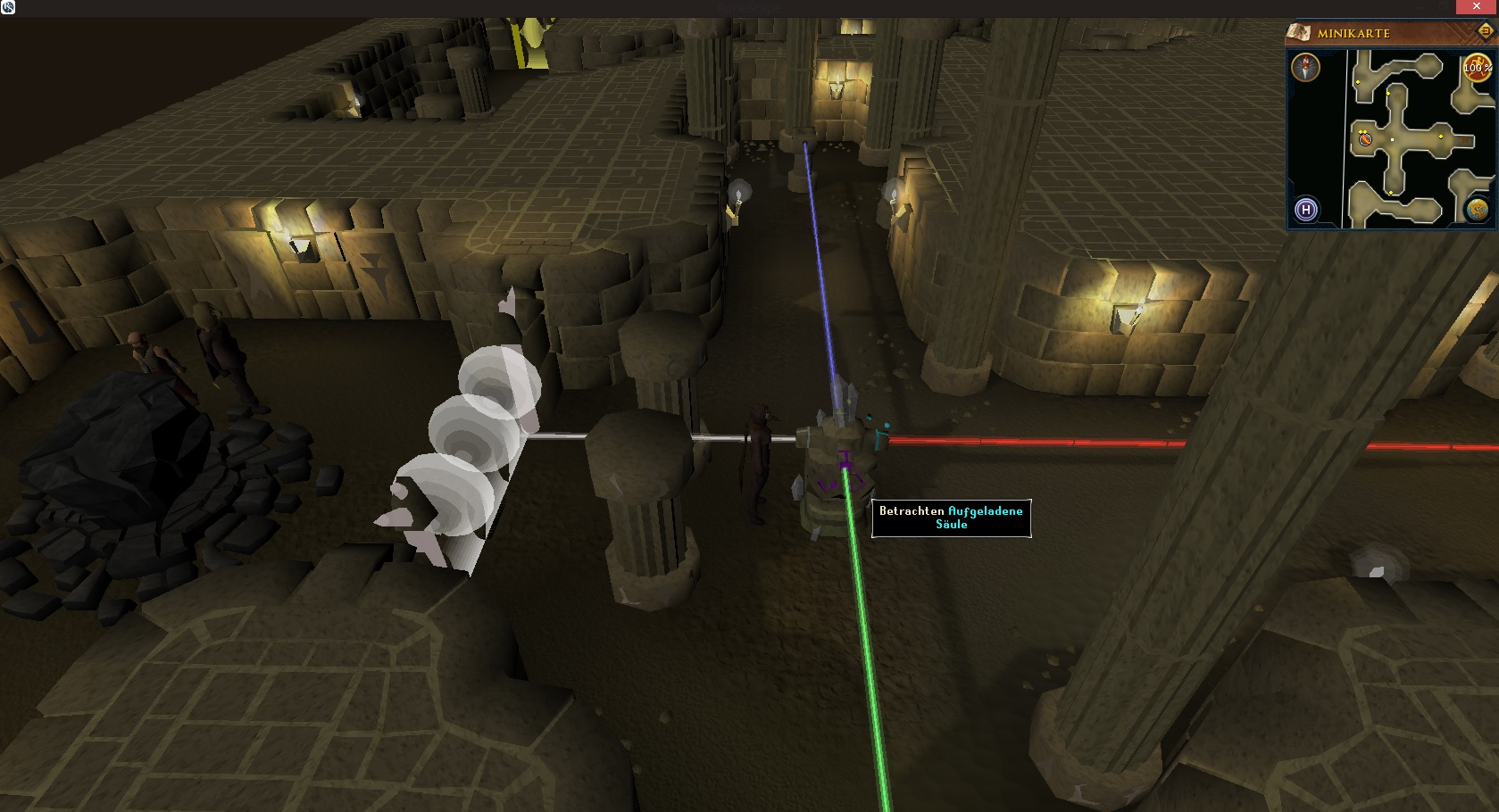Close the game window
This screenshot has height=812, width=1499.
pyautogui.click(x=1477, y=7)
